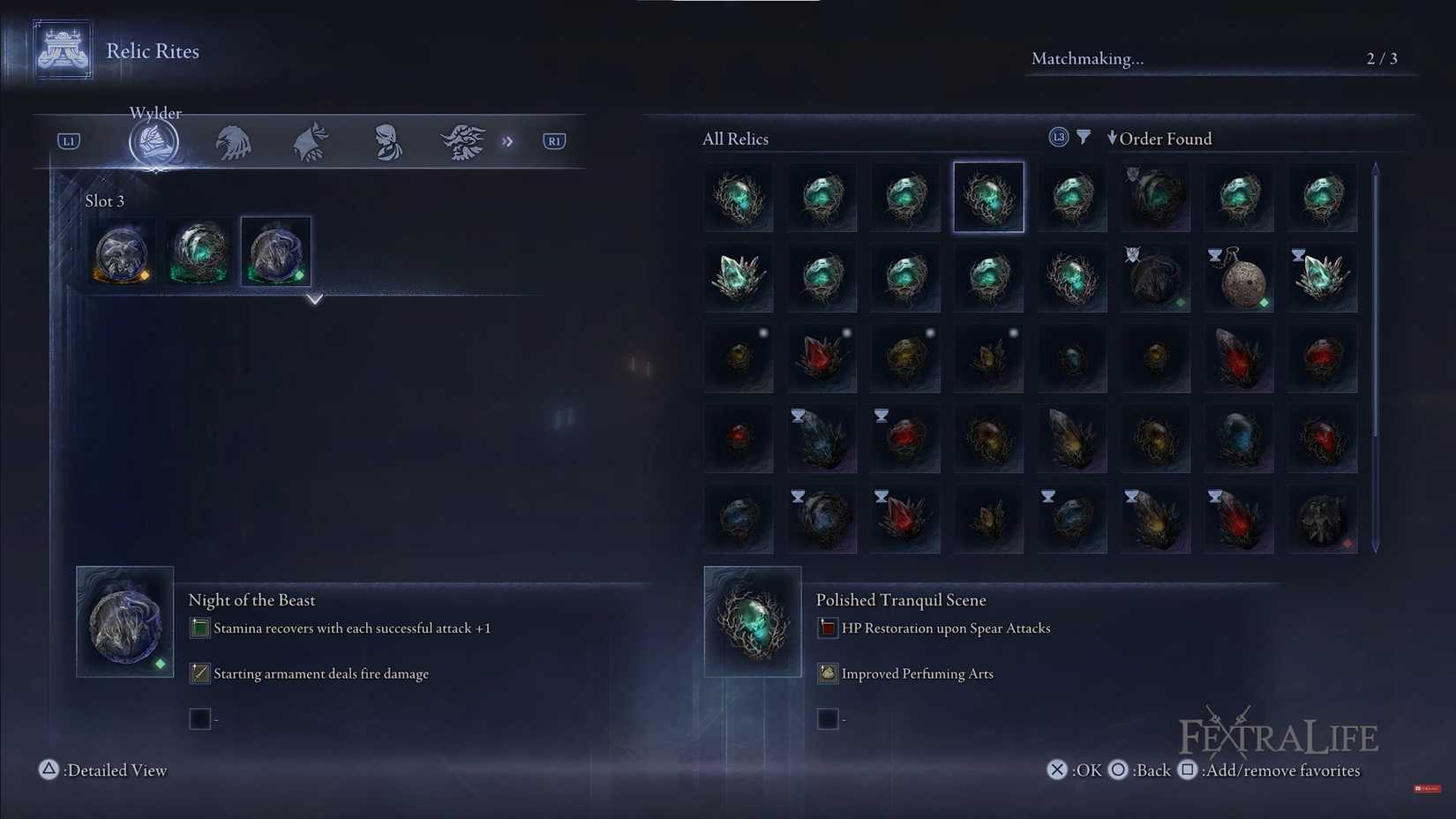Expand more classes via the double-arrow chevron
This screenshot has width=1456, height=819.
[508, 140]
